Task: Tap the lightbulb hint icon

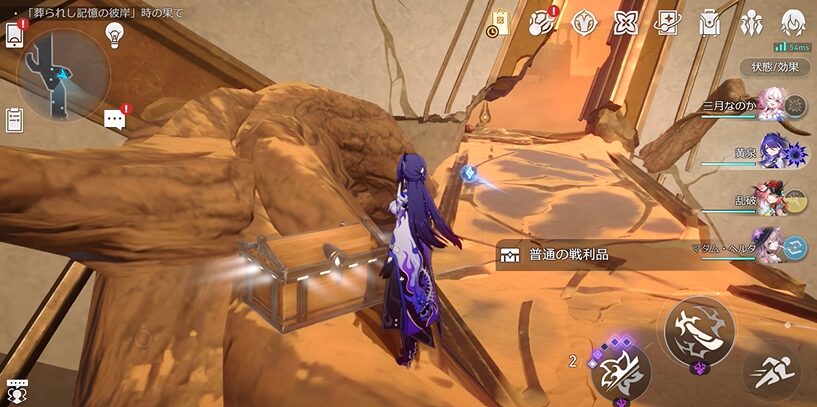Action: (x=115, y=34)
